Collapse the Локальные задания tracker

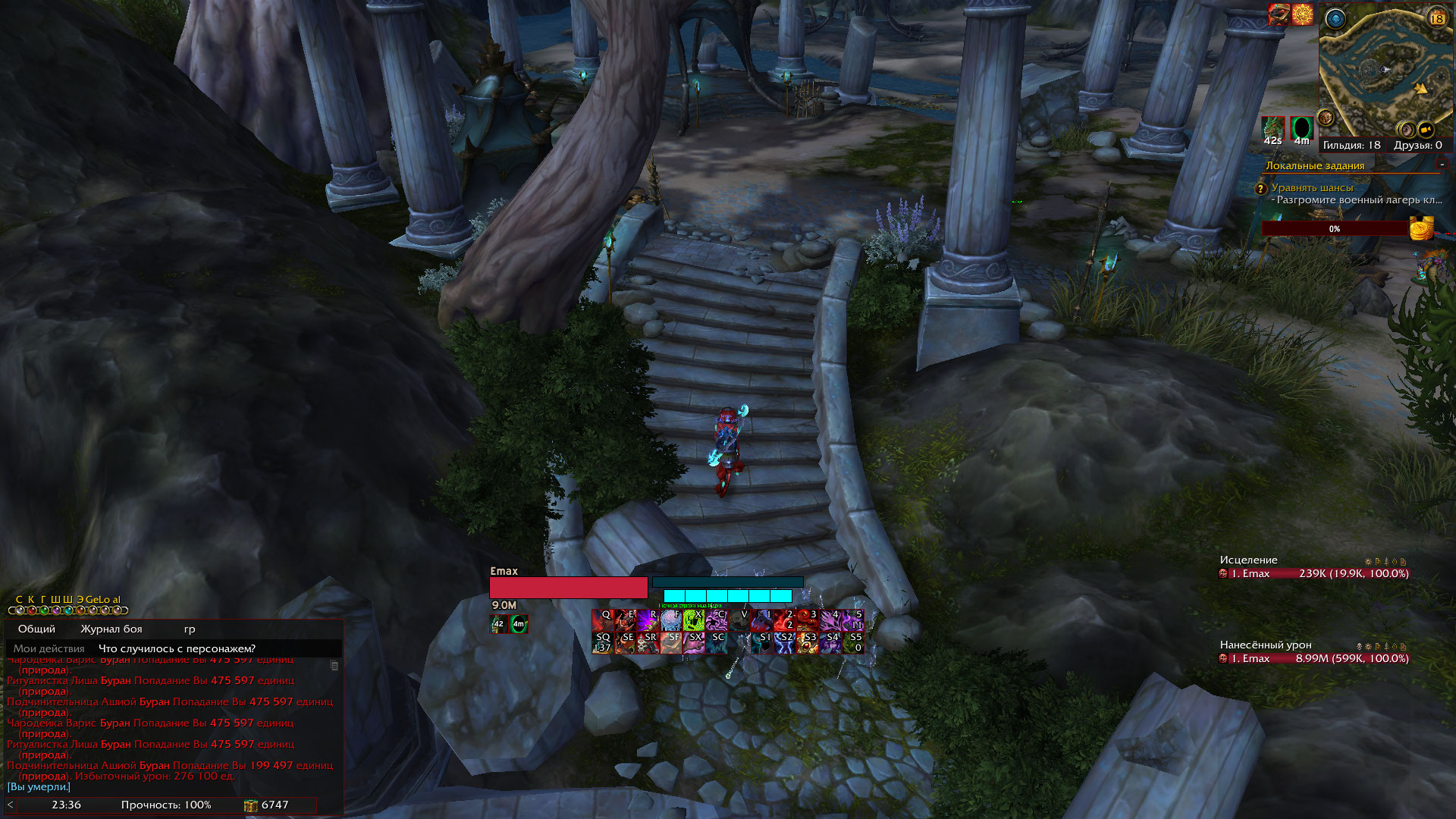(1442, 165)
